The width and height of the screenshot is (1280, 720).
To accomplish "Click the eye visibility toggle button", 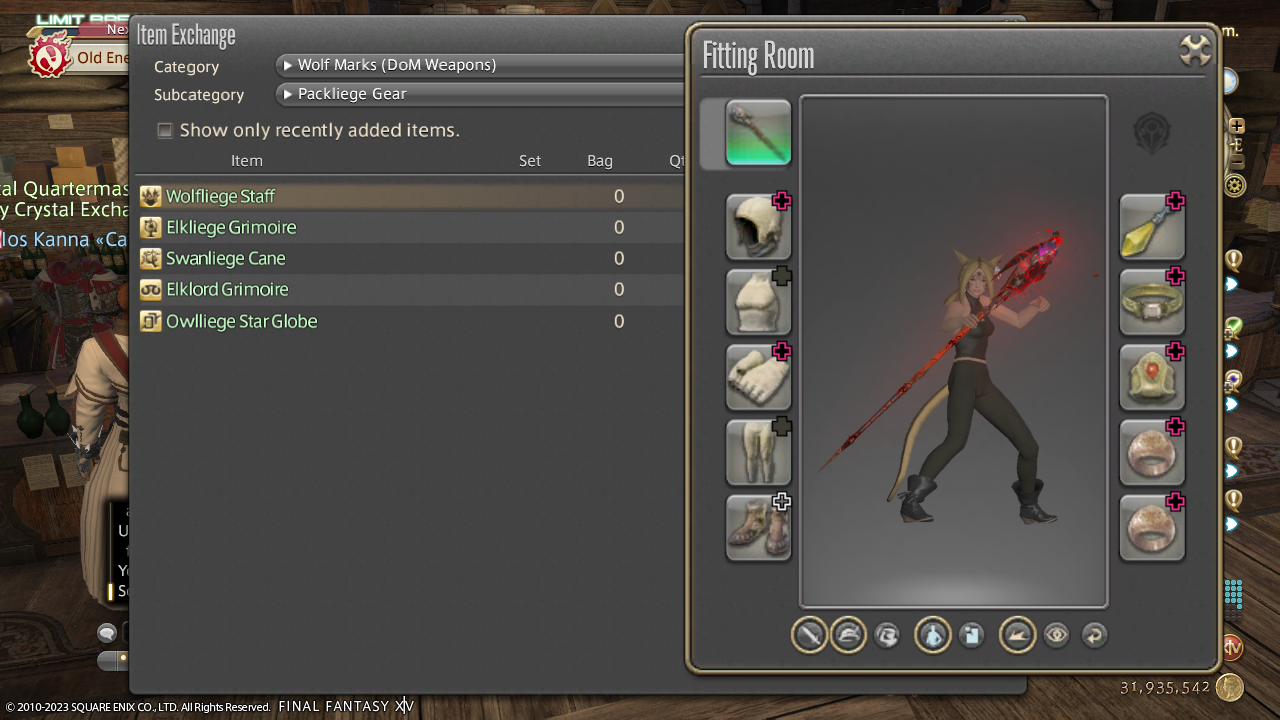I will point(1056,635).
